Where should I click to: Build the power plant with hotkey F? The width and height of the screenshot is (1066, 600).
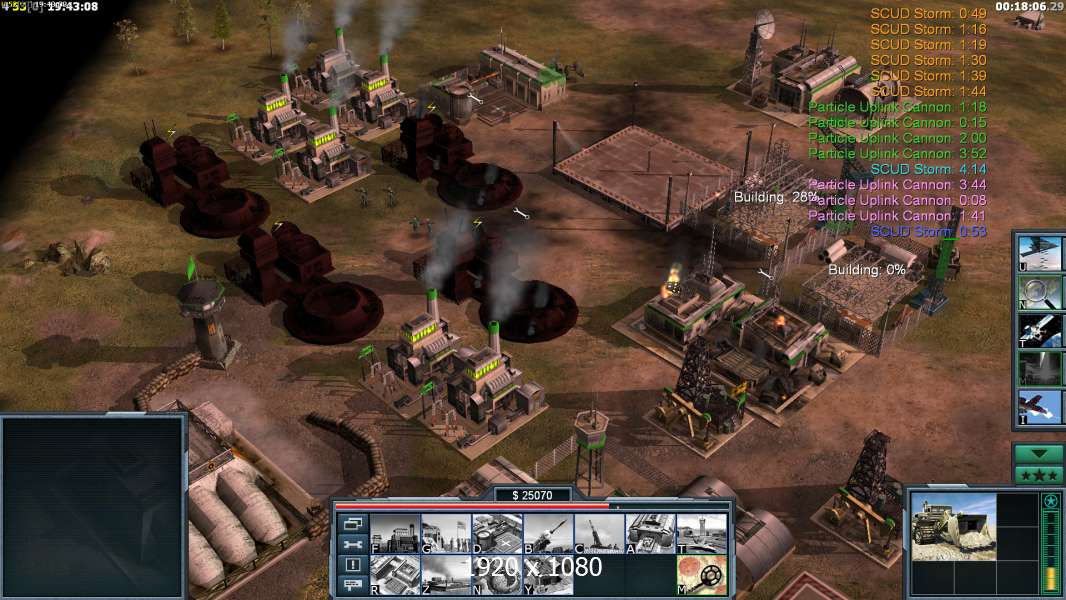click(x=395, y=534)
